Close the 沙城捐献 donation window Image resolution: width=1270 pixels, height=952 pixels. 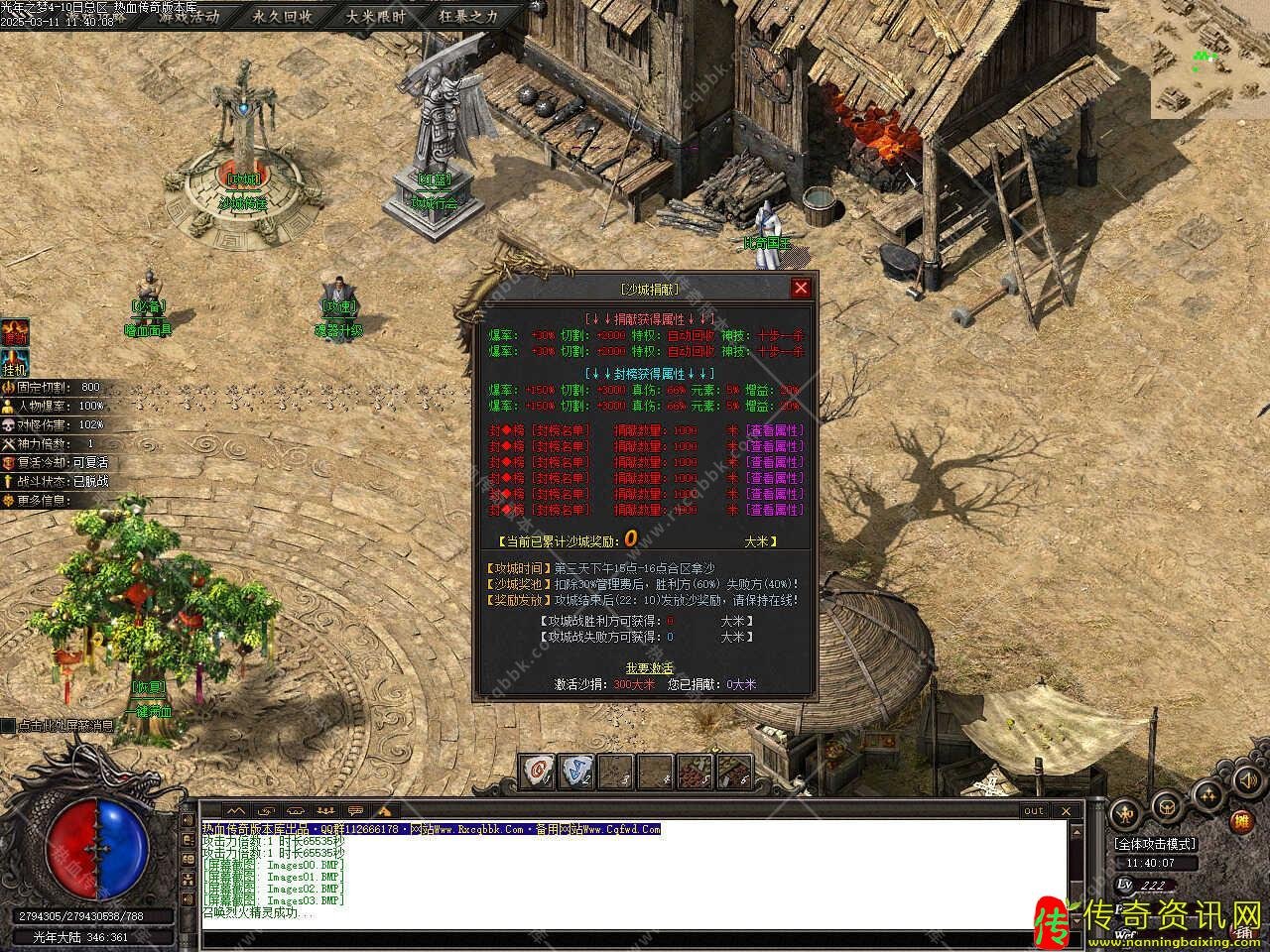pyautogui.click(x=801, y=289)
